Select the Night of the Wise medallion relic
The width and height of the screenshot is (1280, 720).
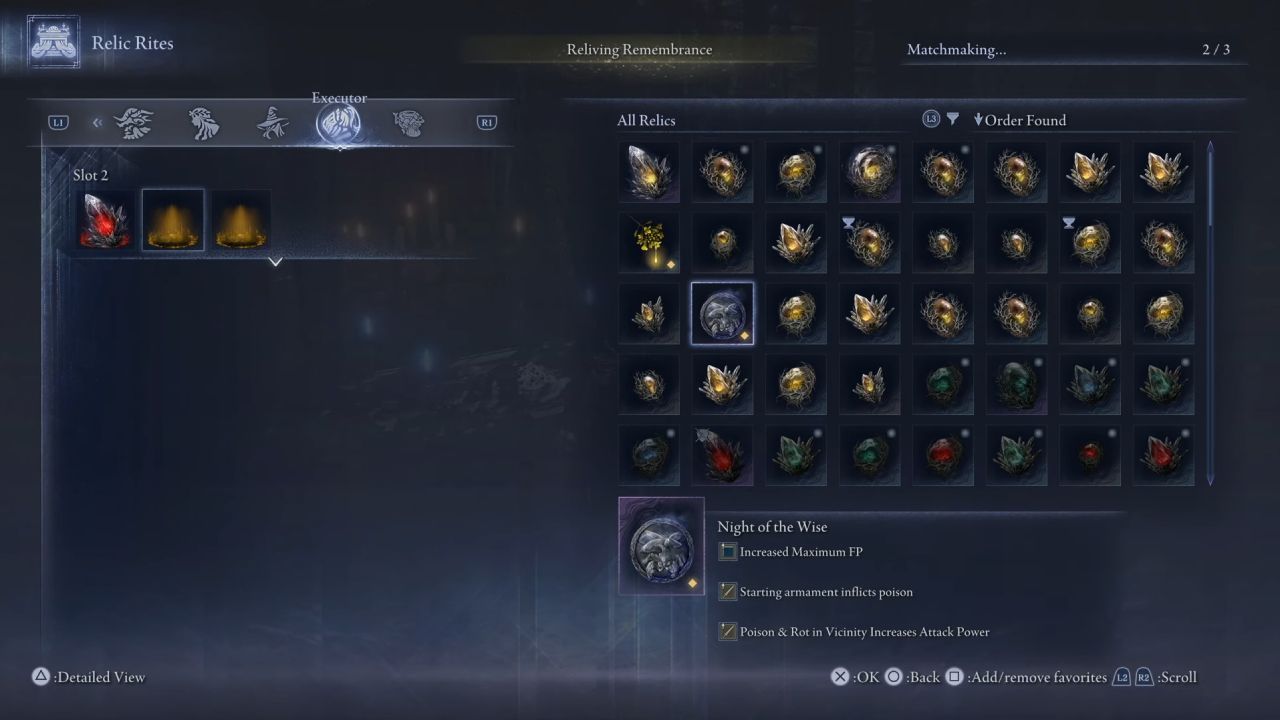pos(722,313)
